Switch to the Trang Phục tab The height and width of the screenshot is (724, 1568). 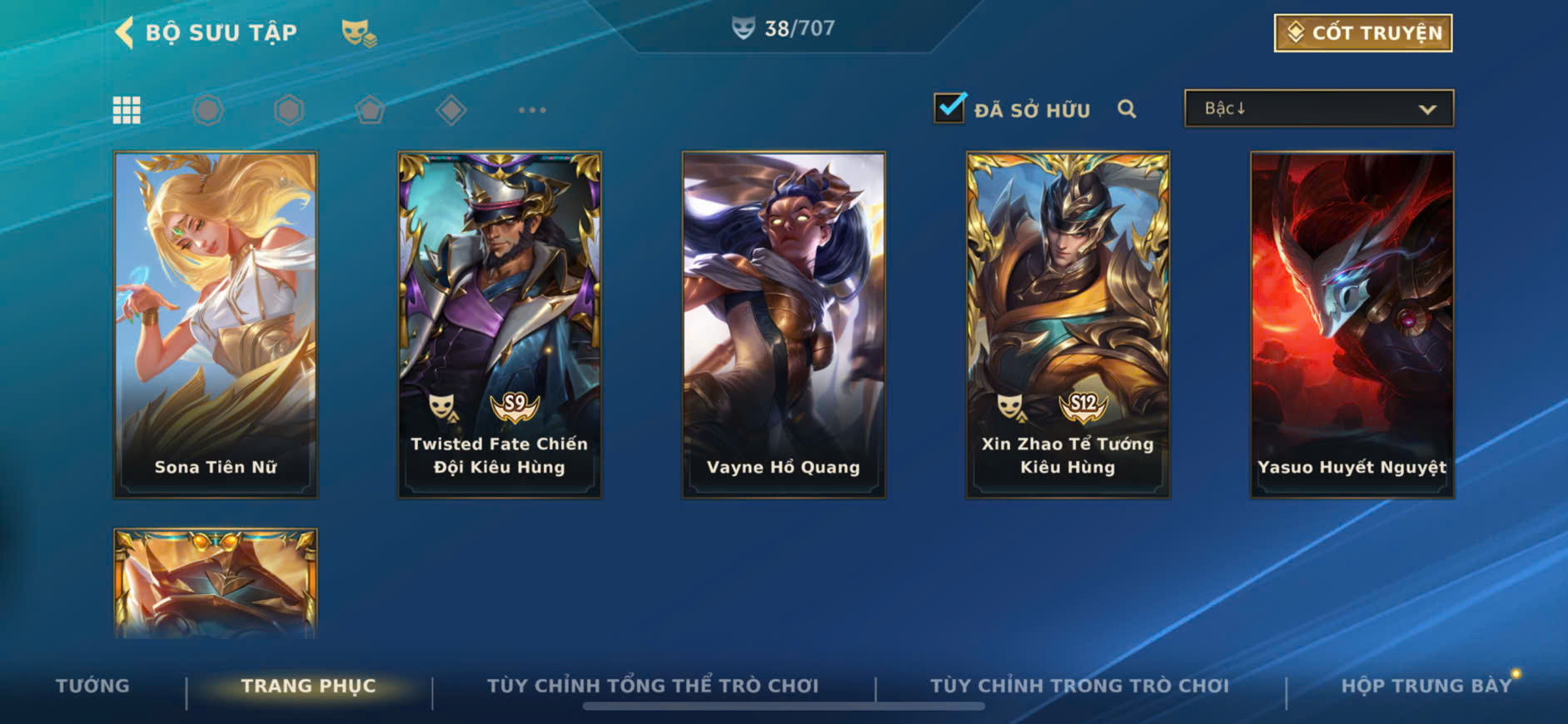pyautogui.click(x=308, y=686)
